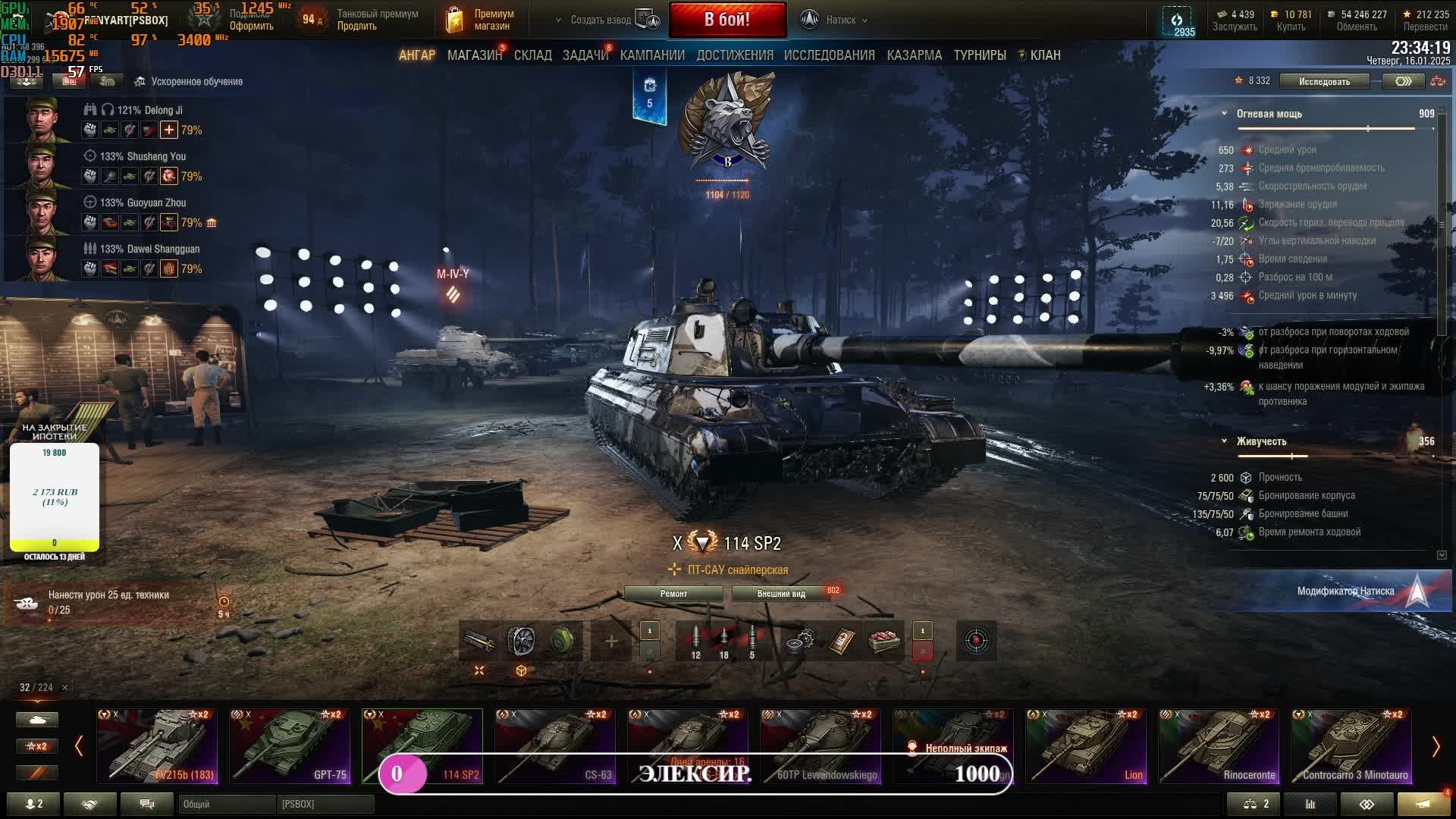The width and height of the screenshot is (1456, 819).
Task: Open the КЛАН tab
Action: pos(1044,55)
